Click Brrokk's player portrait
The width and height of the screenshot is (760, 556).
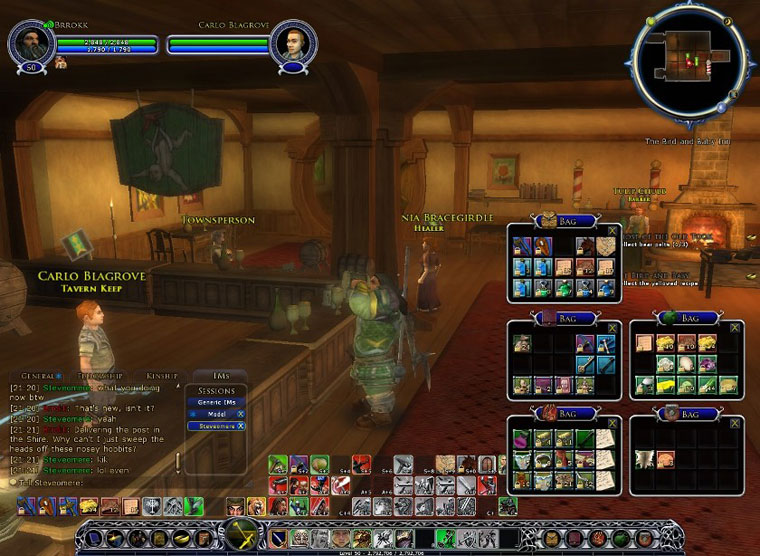pos(30,44)
